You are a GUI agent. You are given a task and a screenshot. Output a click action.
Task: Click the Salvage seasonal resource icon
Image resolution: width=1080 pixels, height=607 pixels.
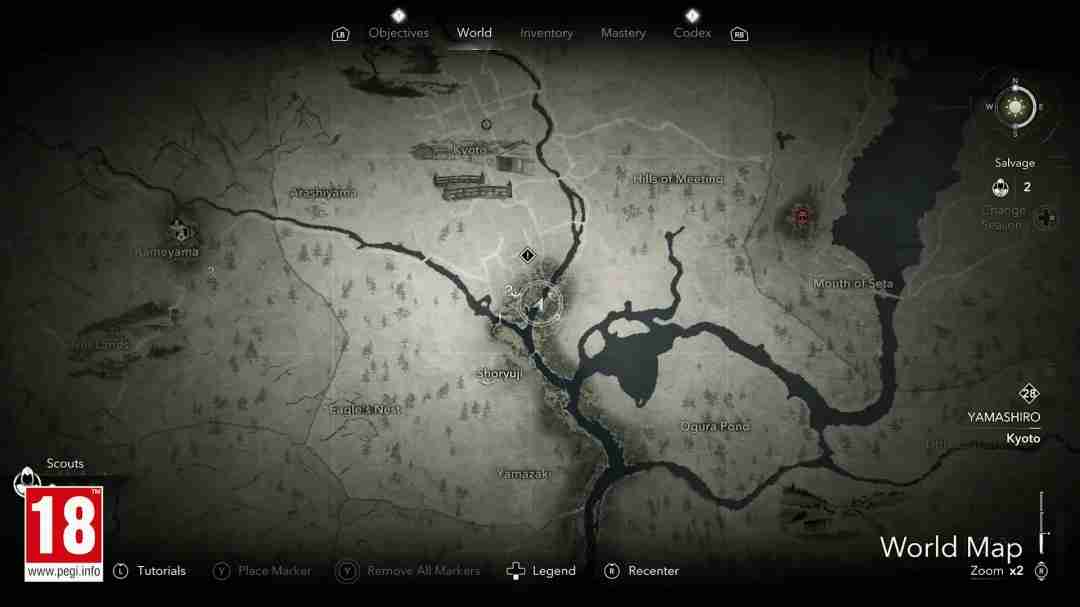point(1000,187)
